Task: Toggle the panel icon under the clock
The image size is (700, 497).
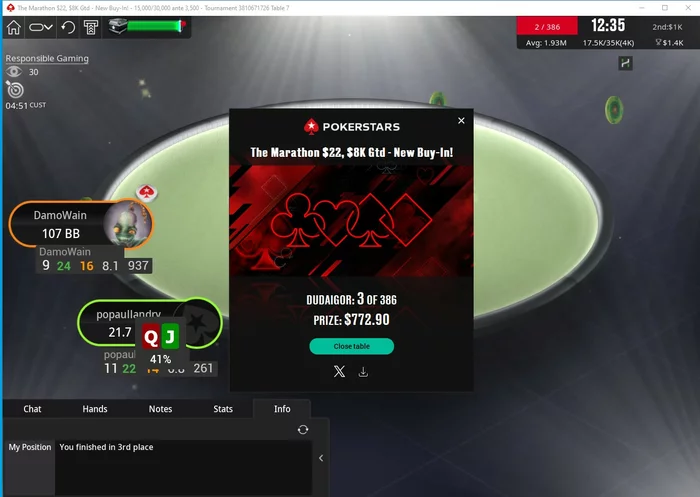Action: click(x=626, y=63)
